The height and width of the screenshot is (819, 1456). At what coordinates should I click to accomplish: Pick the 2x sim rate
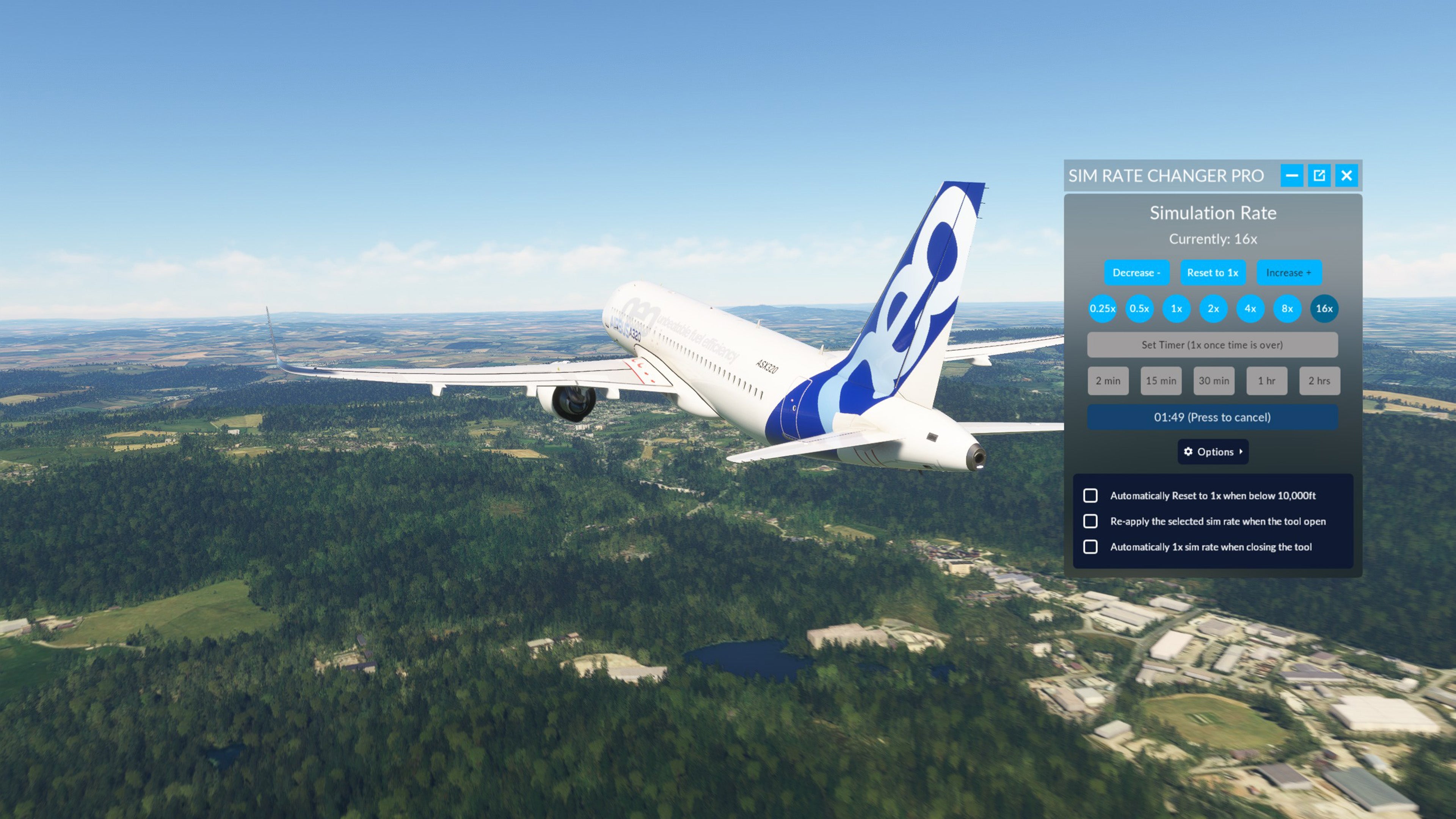click(1213, 309)
